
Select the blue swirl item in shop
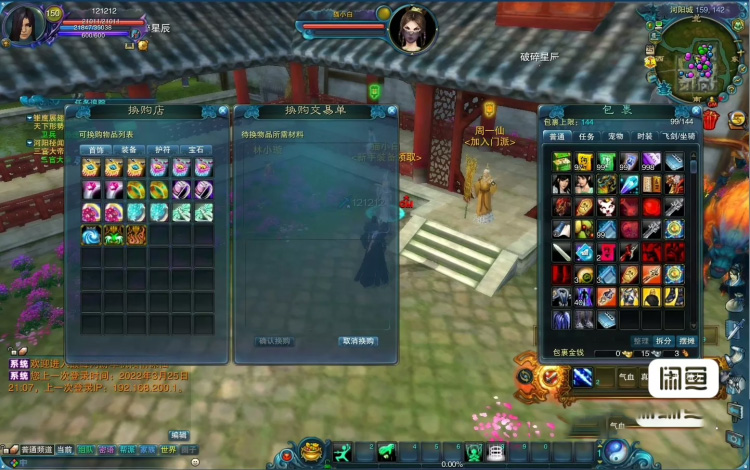coord(91,236)
